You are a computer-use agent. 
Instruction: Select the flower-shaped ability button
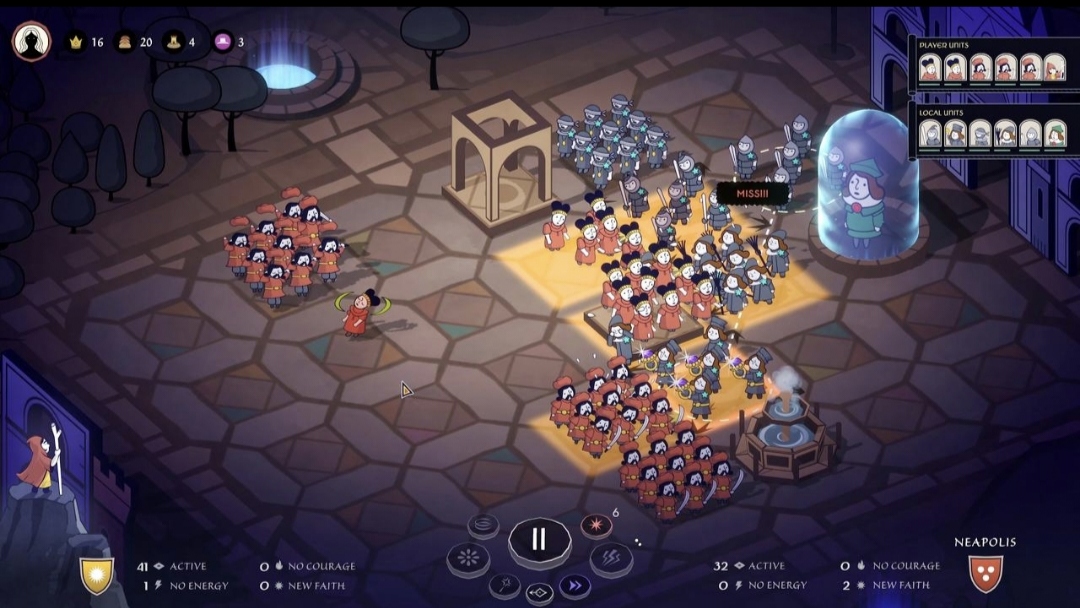click(x=468, y=558)
